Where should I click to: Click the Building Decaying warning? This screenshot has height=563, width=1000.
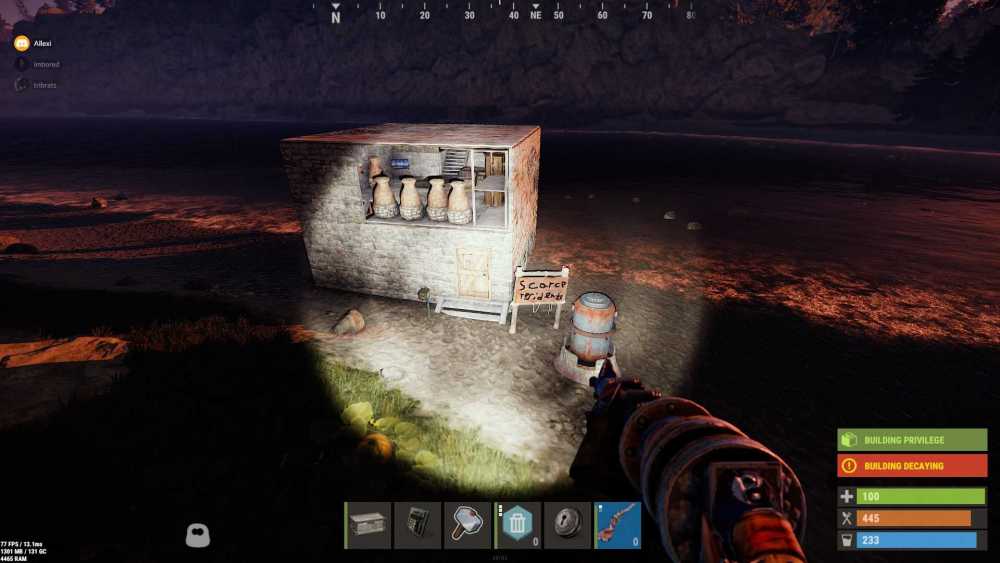pos(912,466)
